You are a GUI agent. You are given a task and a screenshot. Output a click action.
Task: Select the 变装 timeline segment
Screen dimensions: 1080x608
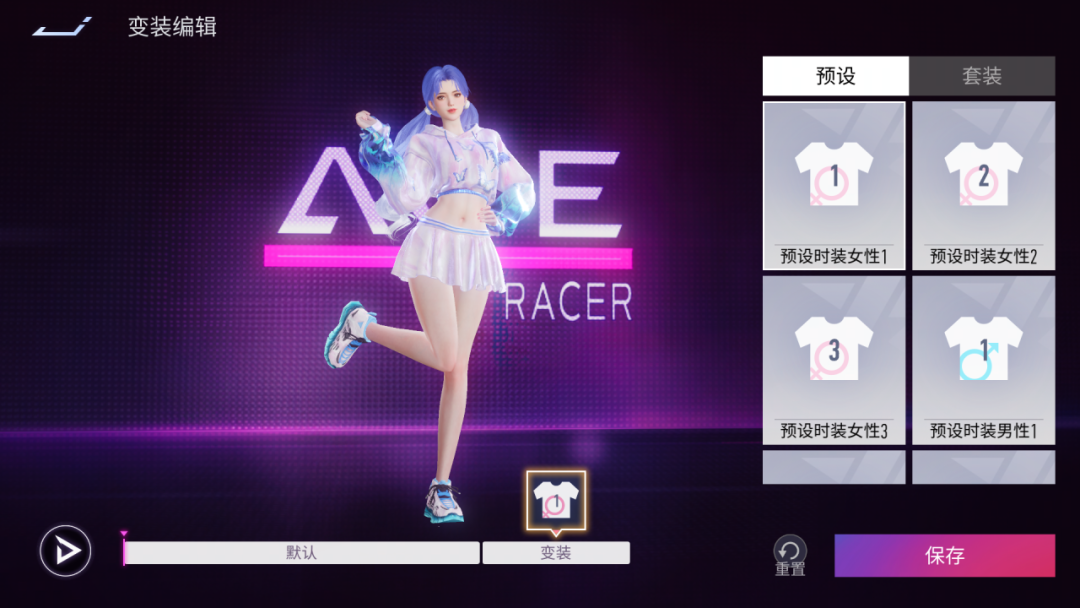coord(556,553)
